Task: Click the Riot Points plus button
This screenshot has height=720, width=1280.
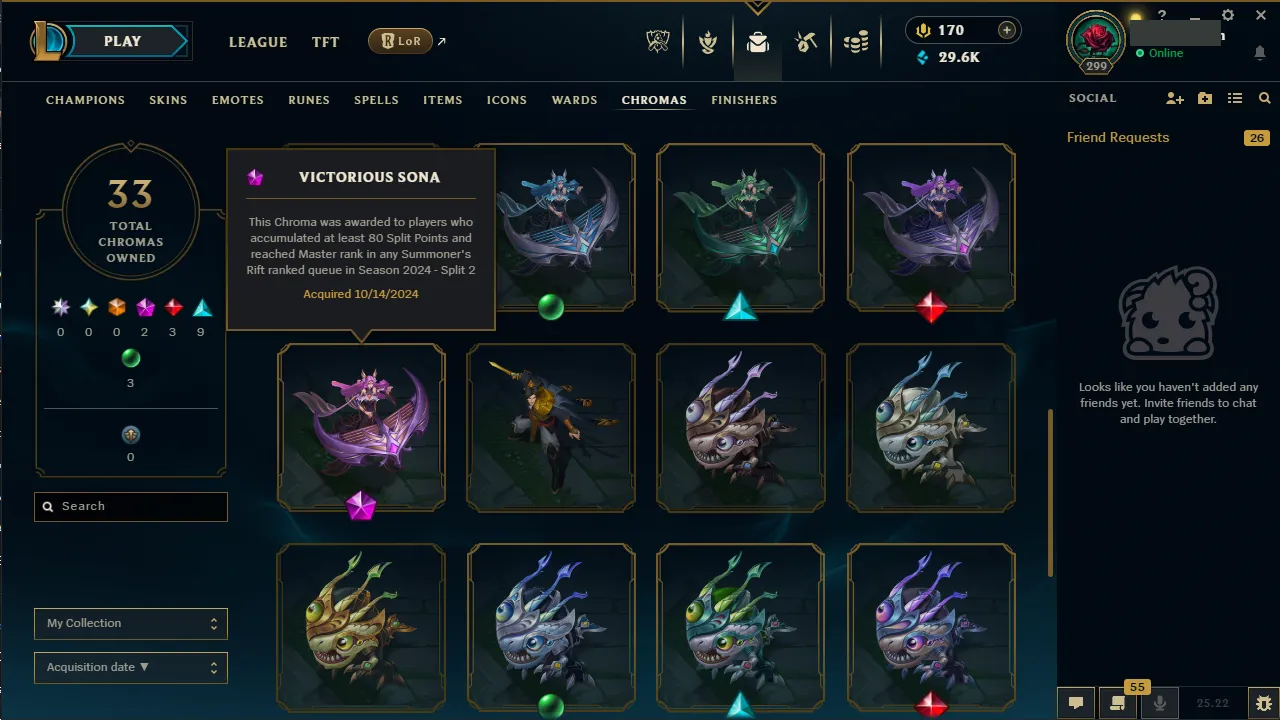Action: [x=1009, y=30]
